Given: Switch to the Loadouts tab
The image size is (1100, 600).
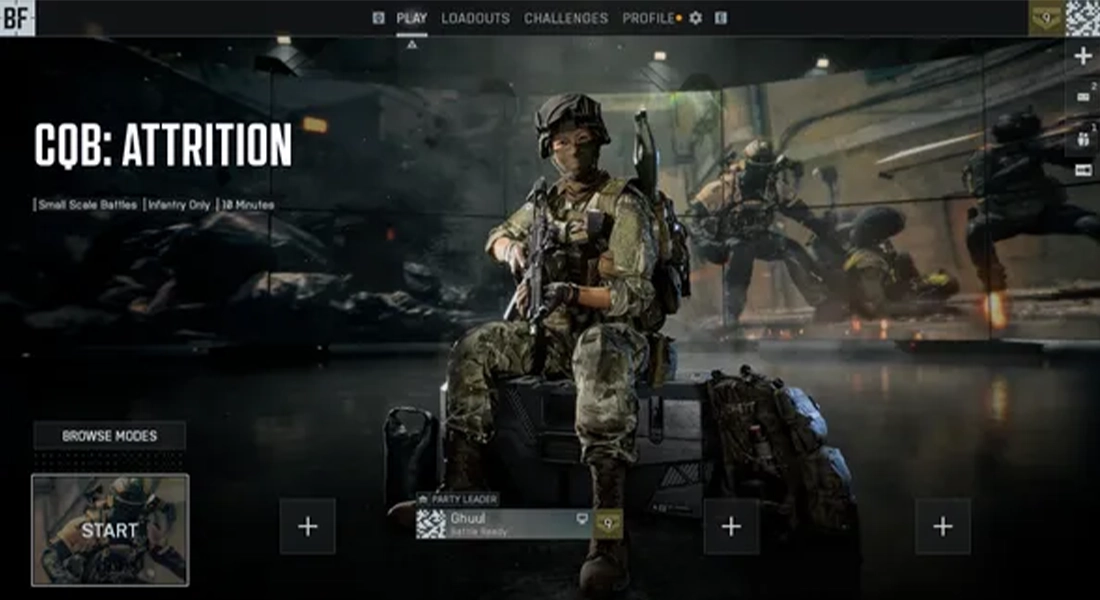Looking at the screenshot, I should (475, 18).
